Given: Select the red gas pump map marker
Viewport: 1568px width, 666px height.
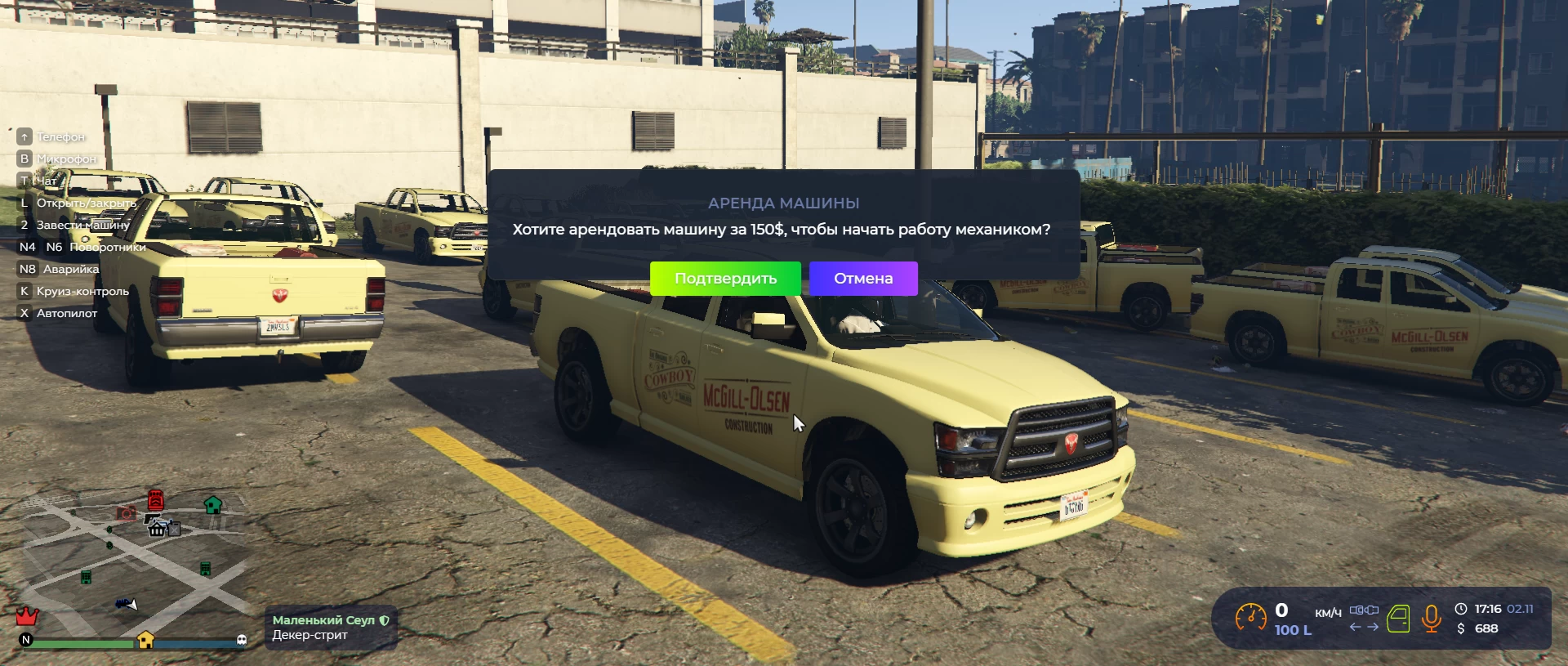Looking at the screenshot, I should [155, 499].
